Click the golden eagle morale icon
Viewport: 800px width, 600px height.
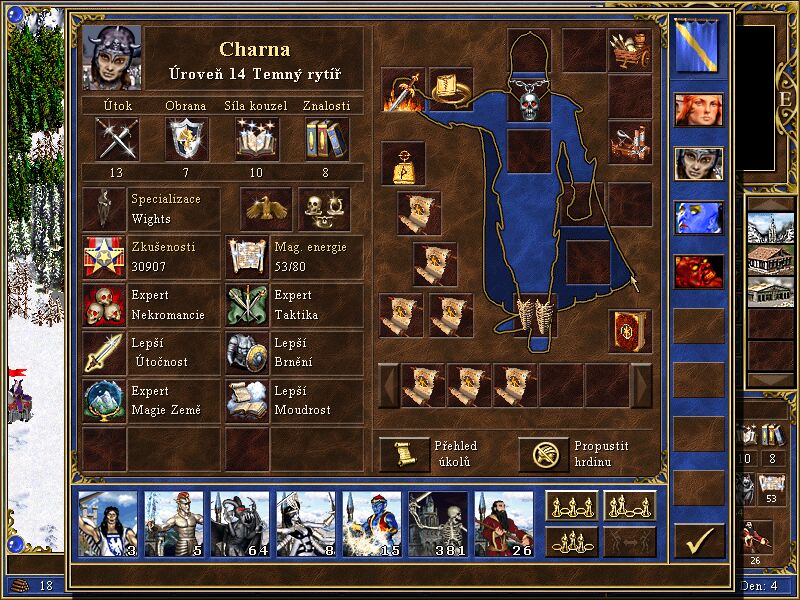tap(266, 209)
